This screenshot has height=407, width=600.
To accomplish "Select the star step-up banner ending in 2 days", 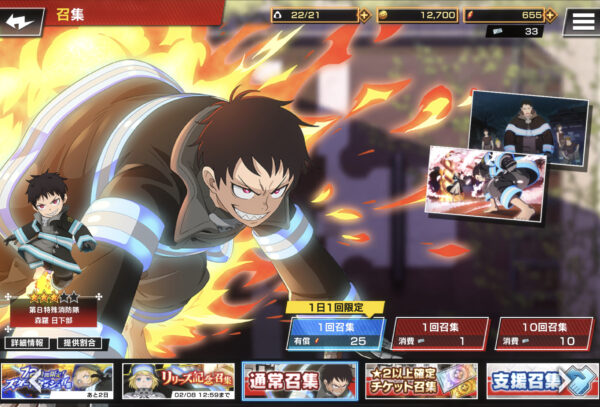I will [57, 380].
